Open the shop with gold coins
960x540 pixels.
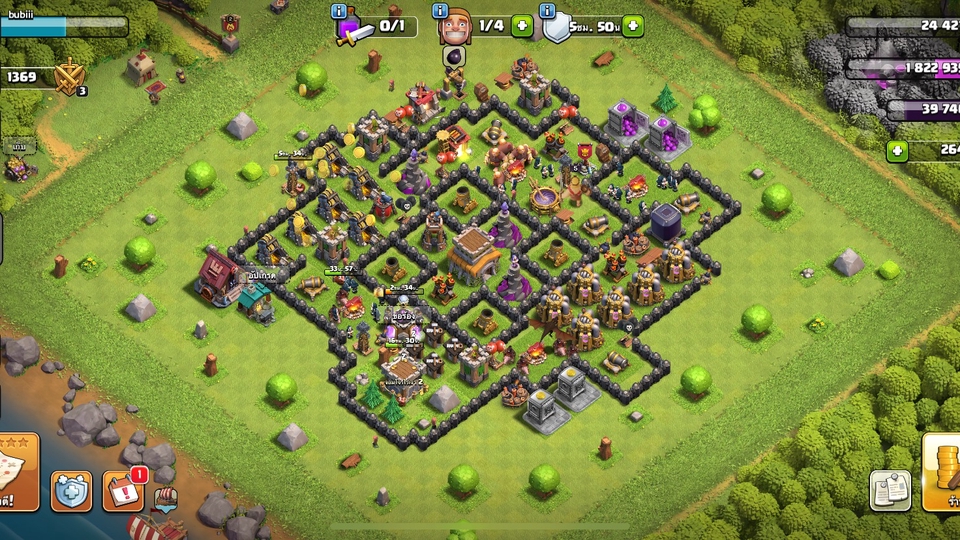pyautogui.click(x=942, y=472)
